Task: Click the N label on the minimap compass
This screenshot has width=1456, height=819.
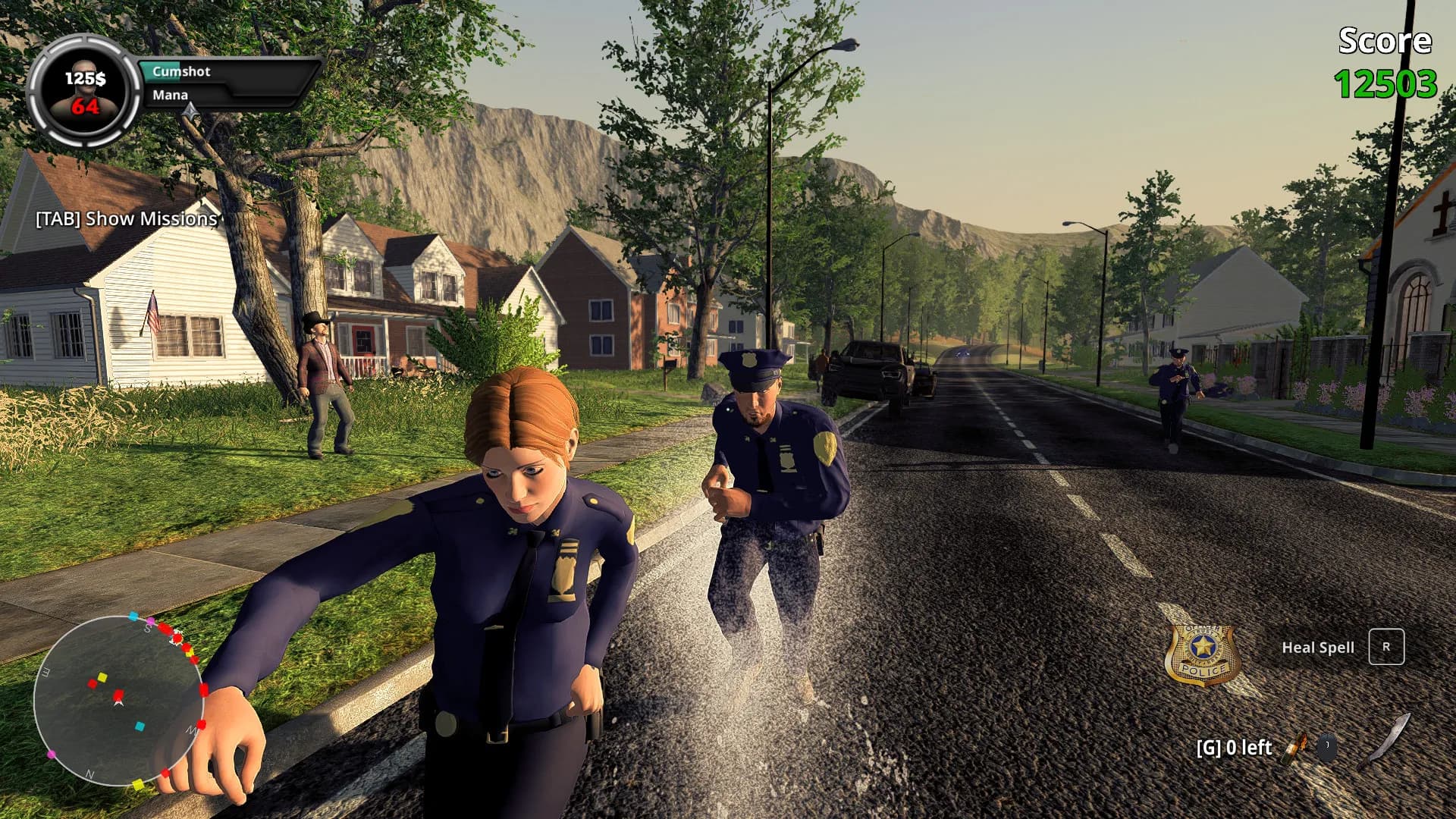Action: [89, 774]
